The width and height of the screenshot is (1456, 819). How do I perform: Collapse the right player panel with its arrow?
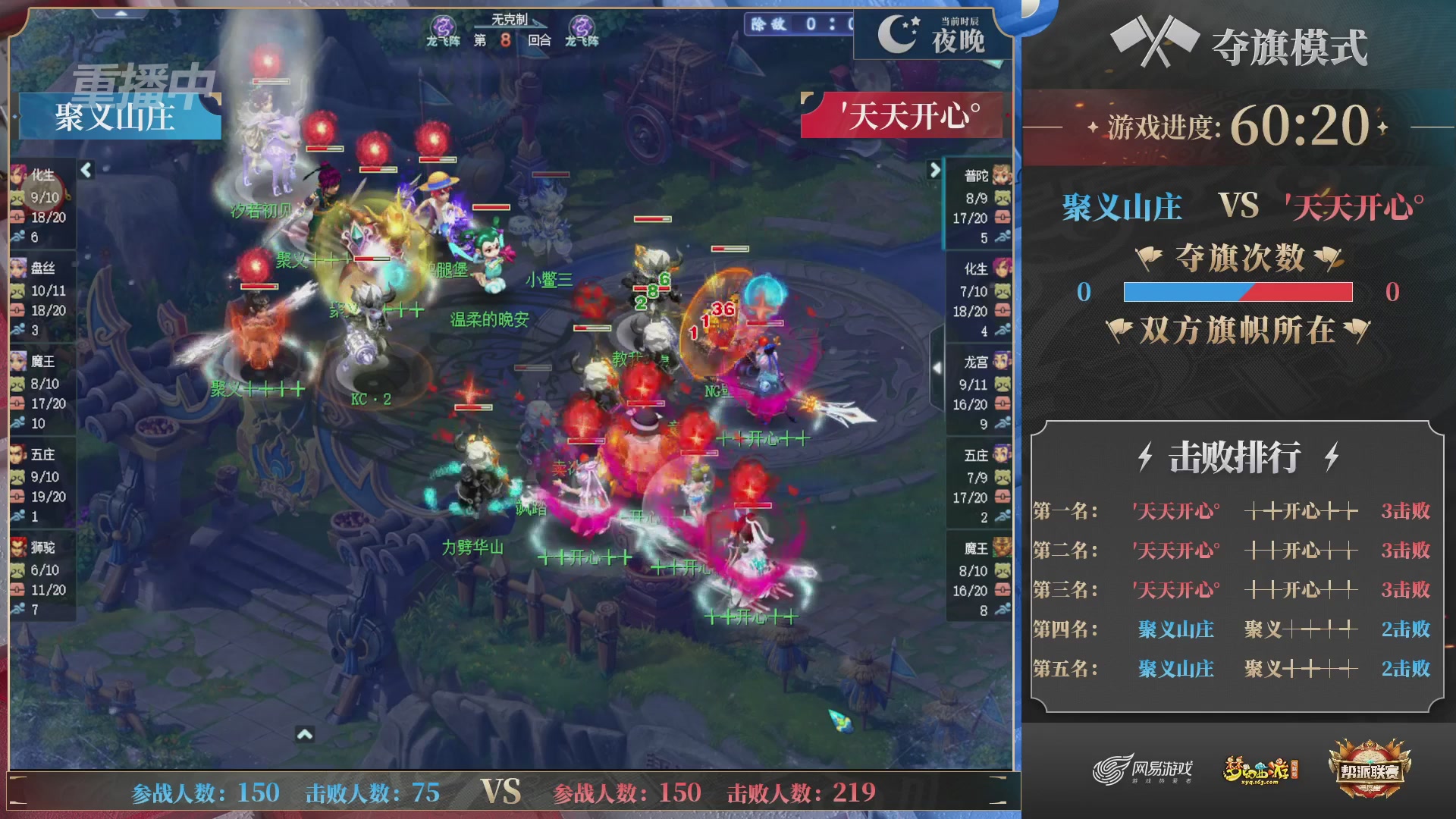[x=935, y=170]
